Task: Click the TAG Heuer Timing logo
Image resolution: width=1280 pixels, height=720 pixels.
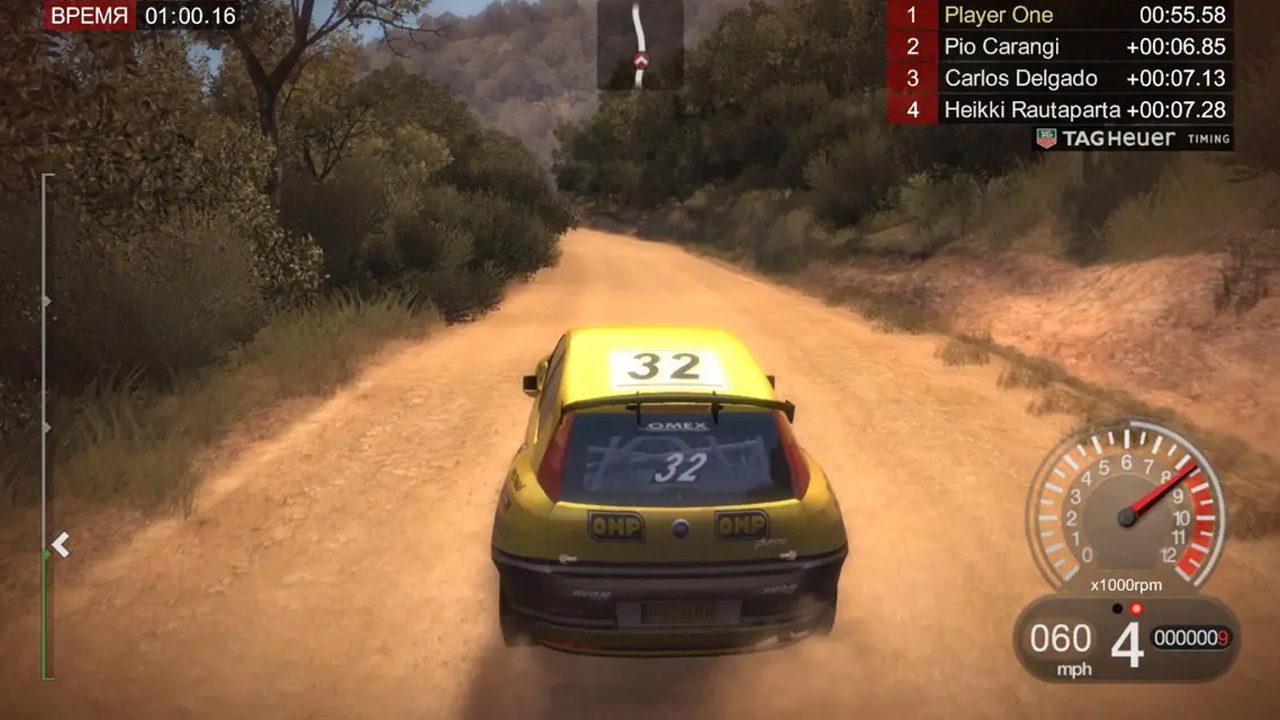Action: [x=1133, y=139]
